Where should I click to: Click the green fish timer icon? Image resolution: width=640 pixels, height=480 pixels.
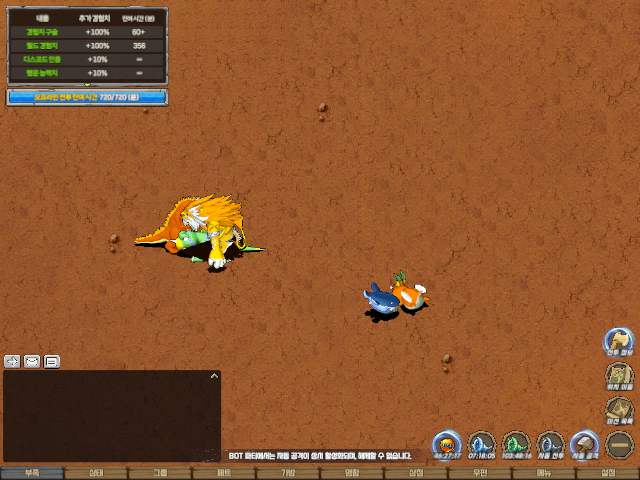click(x=516, y=444)
